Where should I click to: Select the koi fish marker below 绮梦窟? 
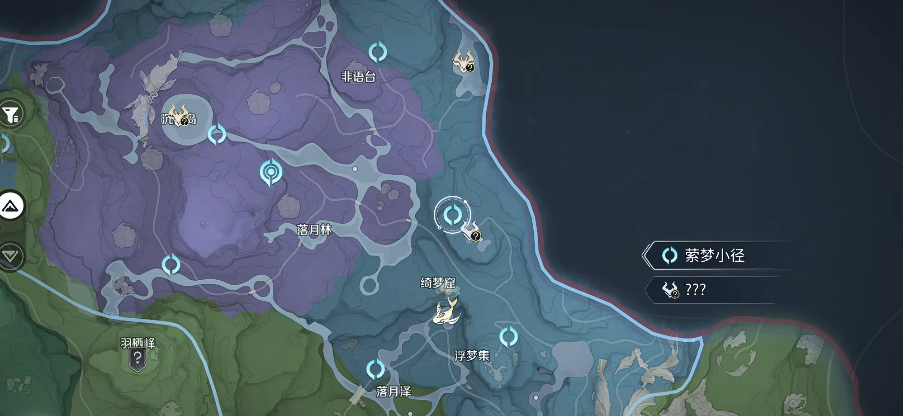pos(446,312)
